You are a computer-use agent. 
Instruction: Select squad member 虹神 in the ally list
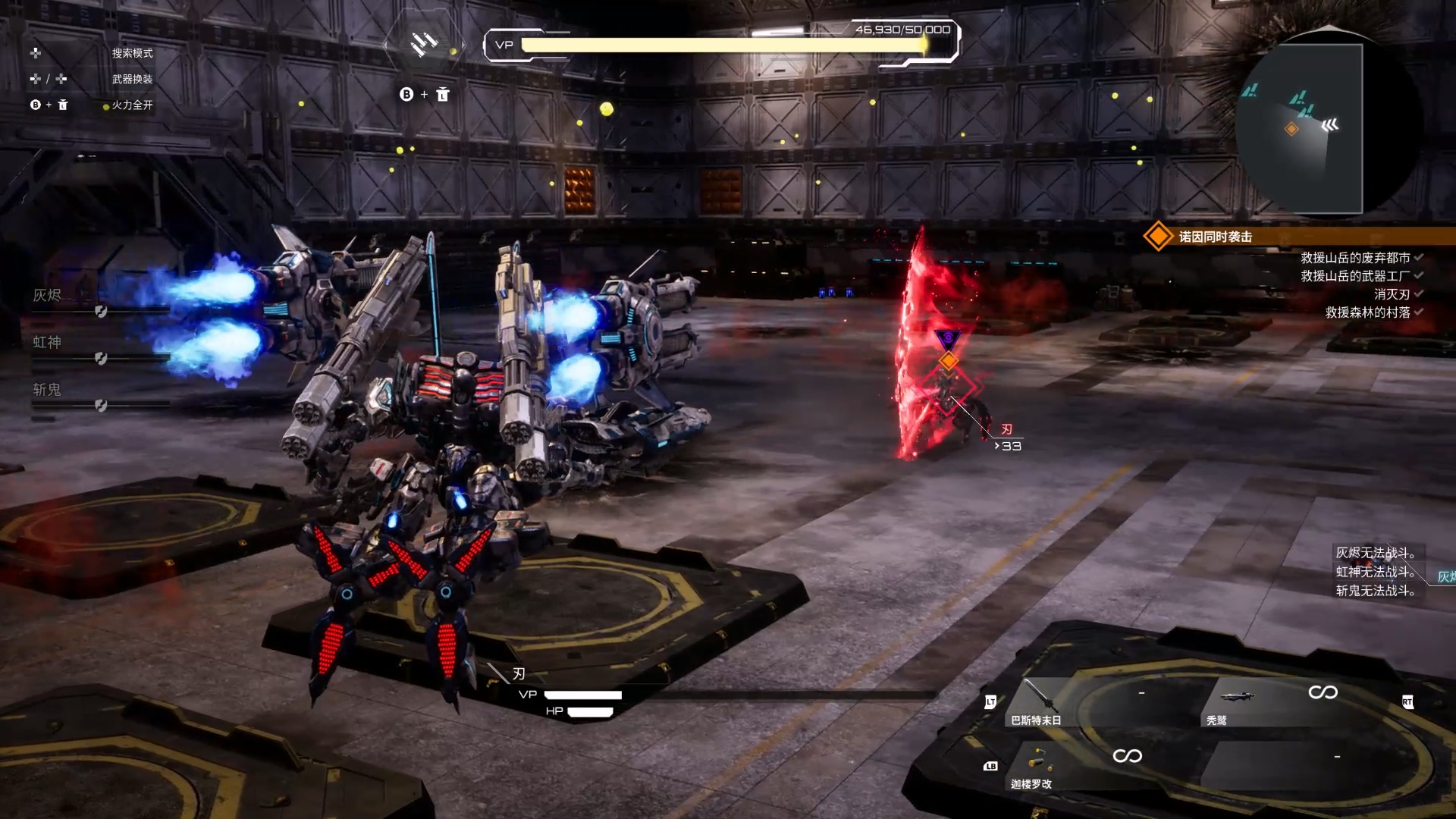point(47,343)
